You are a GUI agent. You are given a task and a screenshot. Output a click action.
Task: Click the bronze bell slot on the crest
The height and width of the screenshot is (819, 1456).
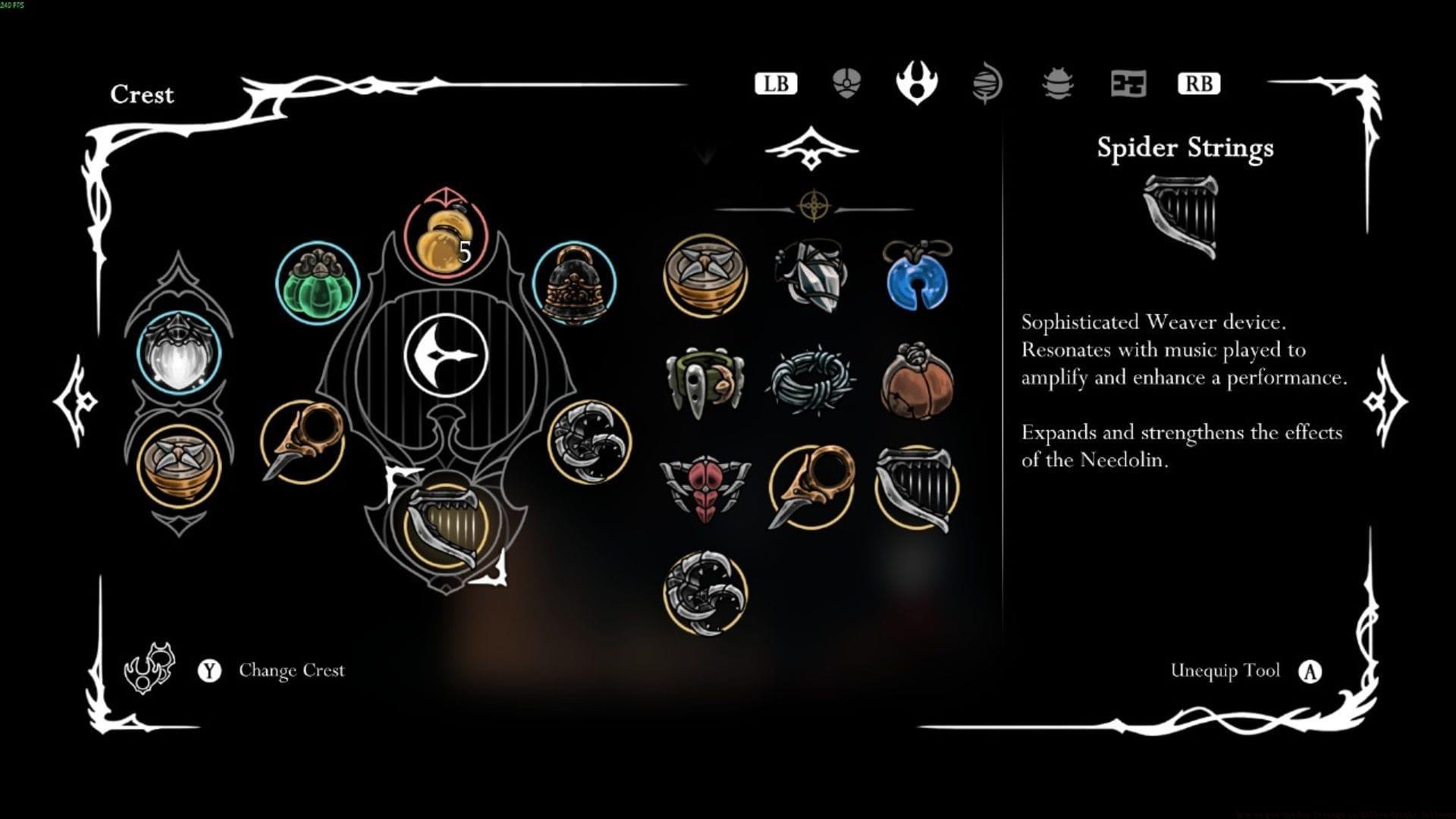[573, 284]
